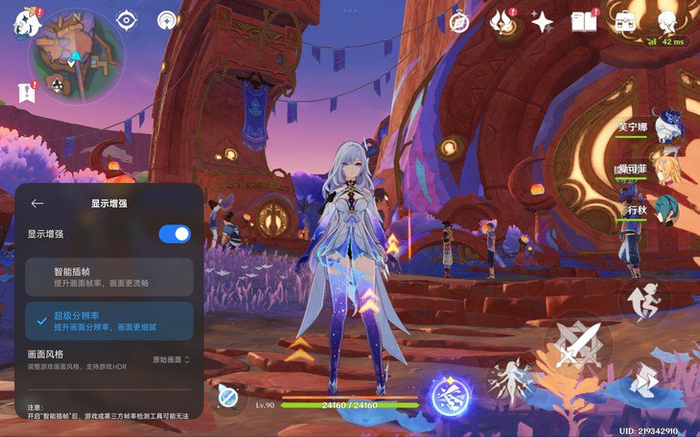
Task: Go back from the 显示增强 panel
Action: click(x=37, y=203)
